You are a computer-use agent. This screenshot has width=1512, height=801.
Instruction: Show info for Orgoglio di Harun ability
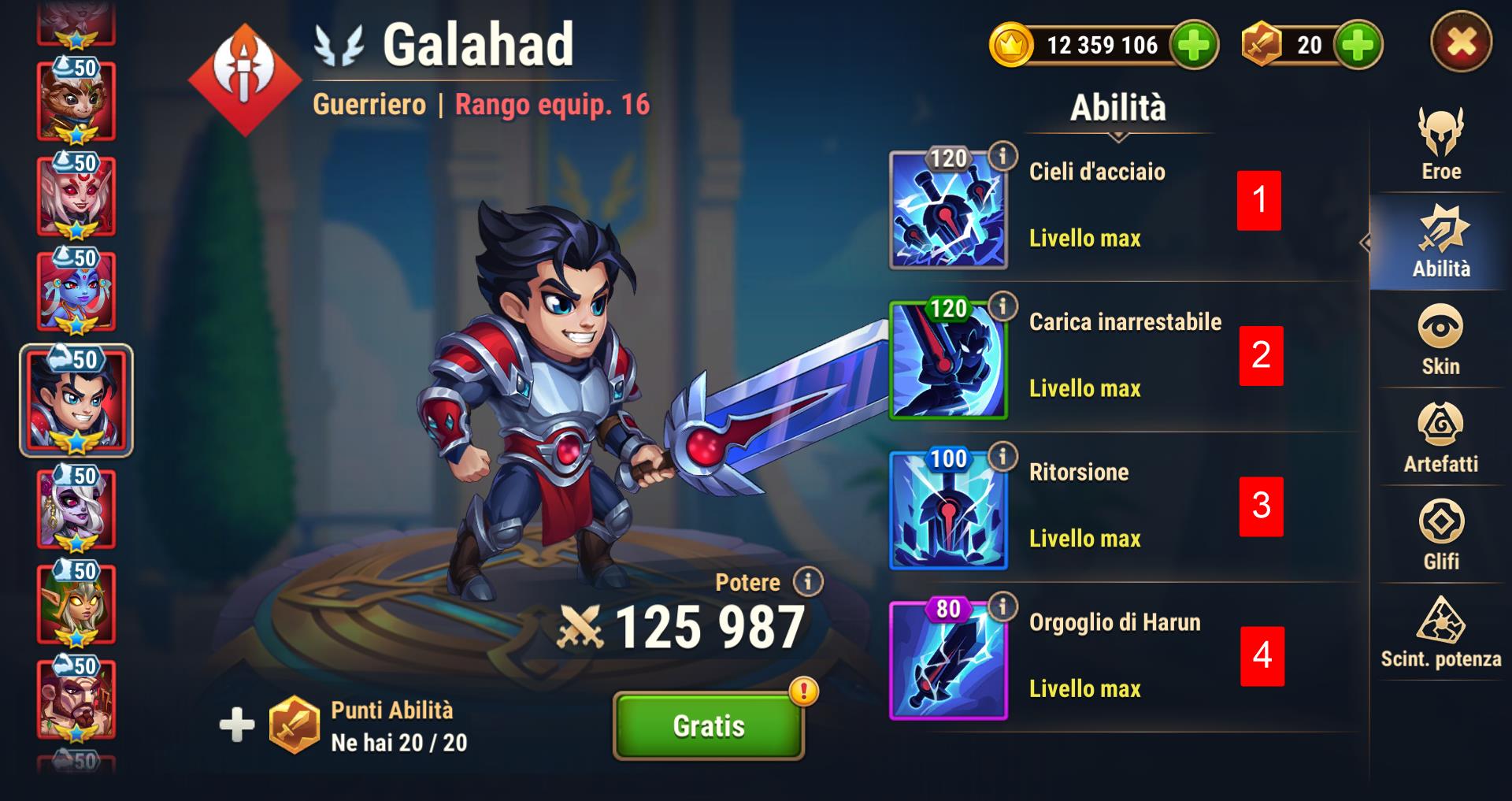pyautogui.click(x=1002, y=607)
